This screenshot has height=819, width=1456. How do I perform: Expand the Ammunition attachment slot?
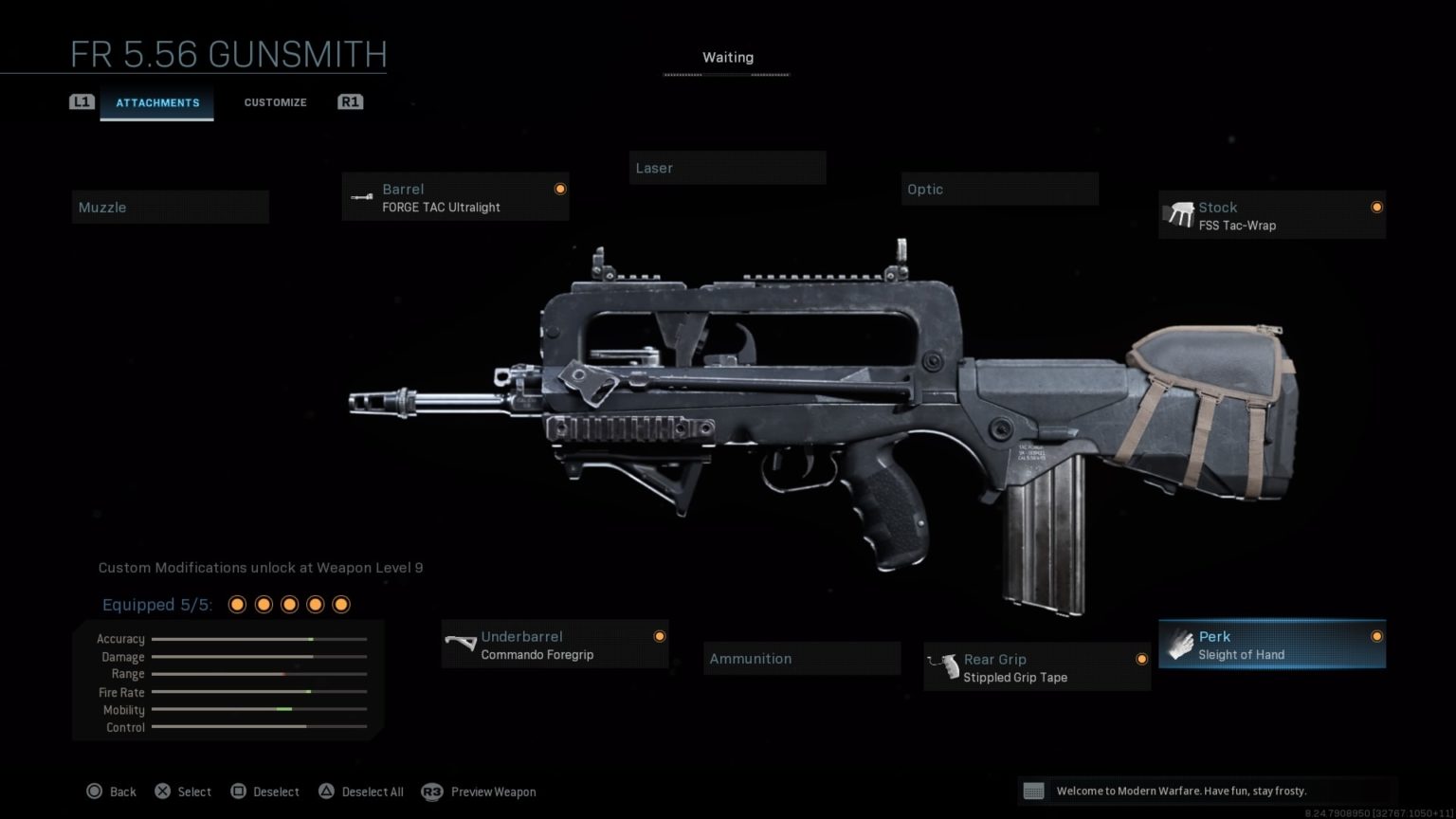(801, 658)
